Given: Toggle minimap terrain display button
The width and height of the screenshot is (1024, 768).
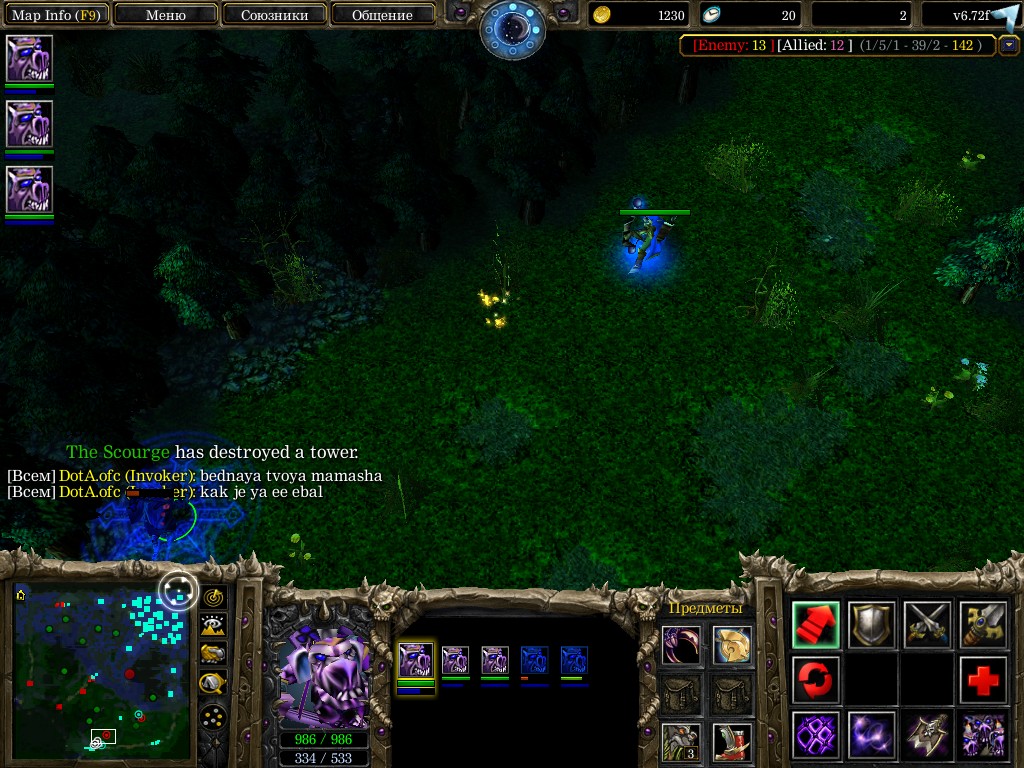Looking at the screenshot, I should tap(213, 626).
